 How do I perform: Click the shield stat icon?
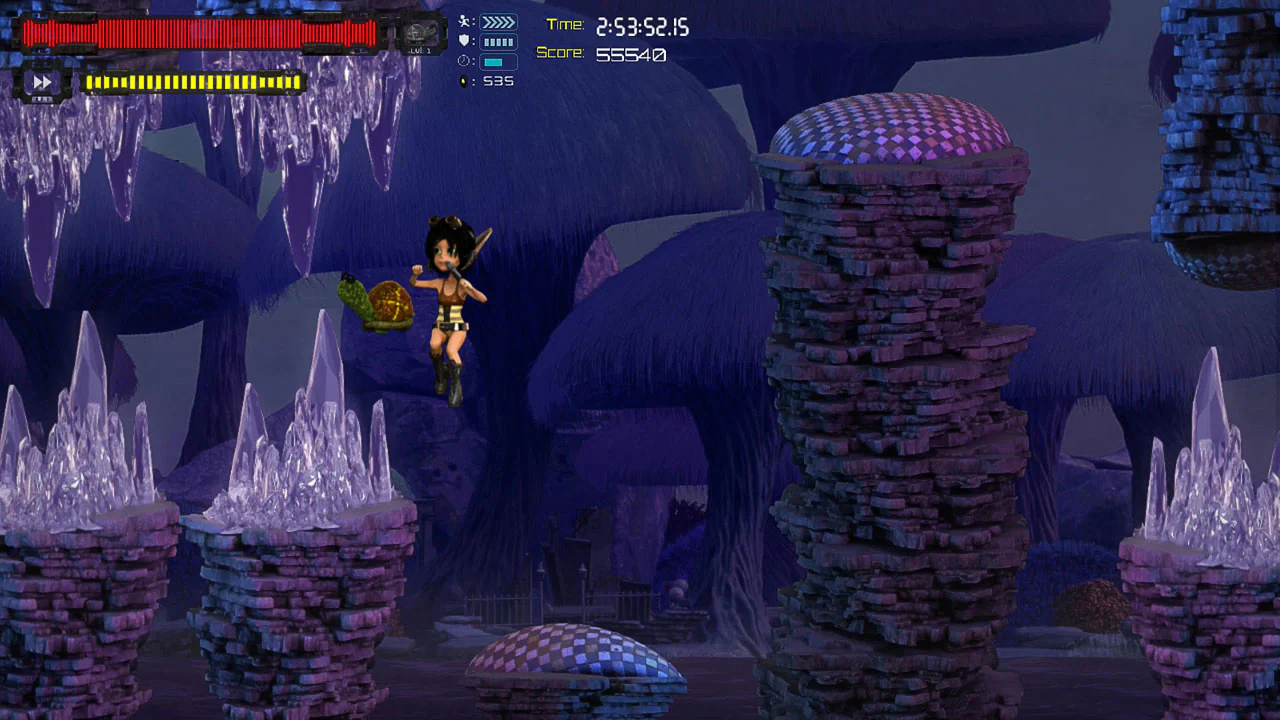click(465, 41)
